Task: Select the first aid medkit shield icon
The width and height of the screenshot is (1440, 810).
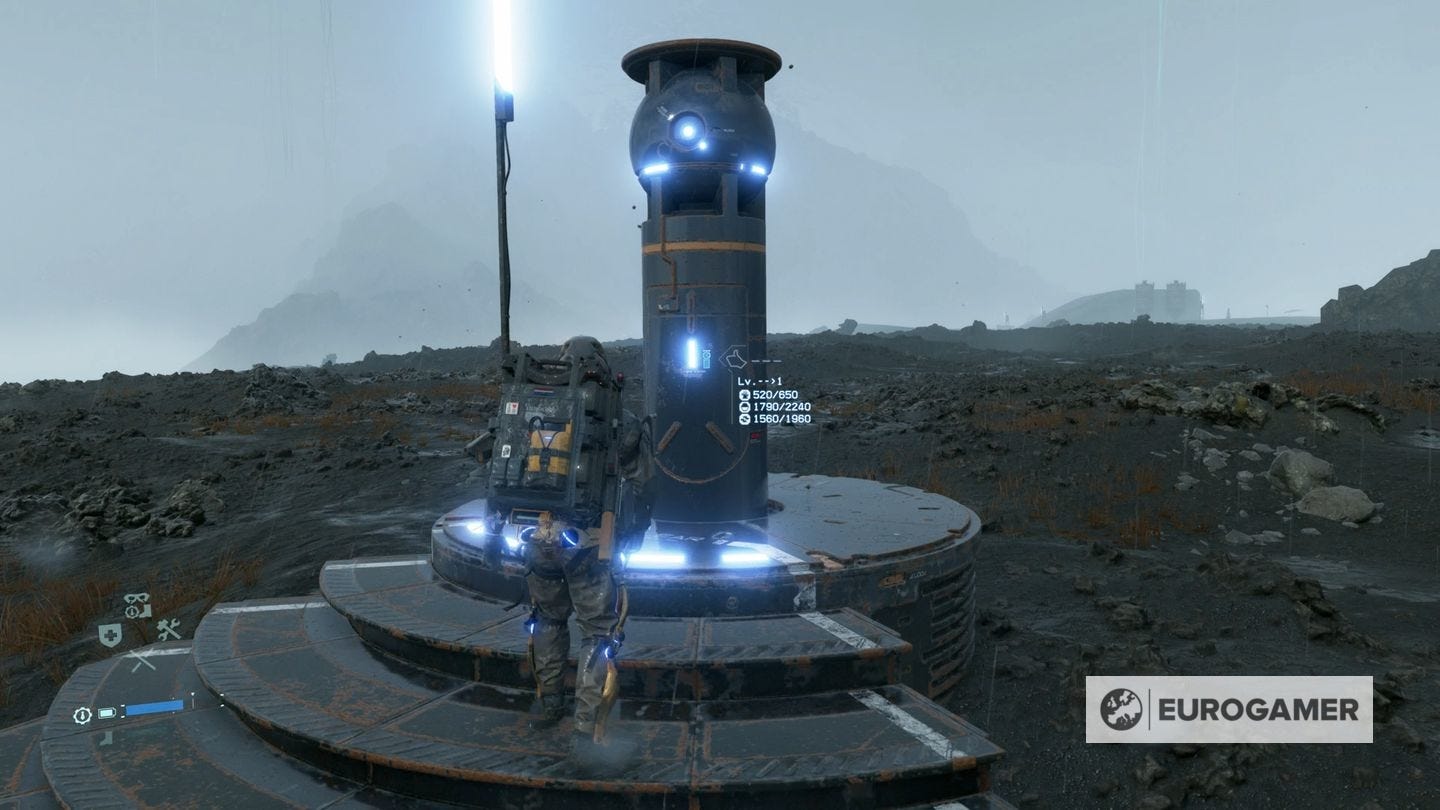Action: pyautogui.click(x=111, y=633)
